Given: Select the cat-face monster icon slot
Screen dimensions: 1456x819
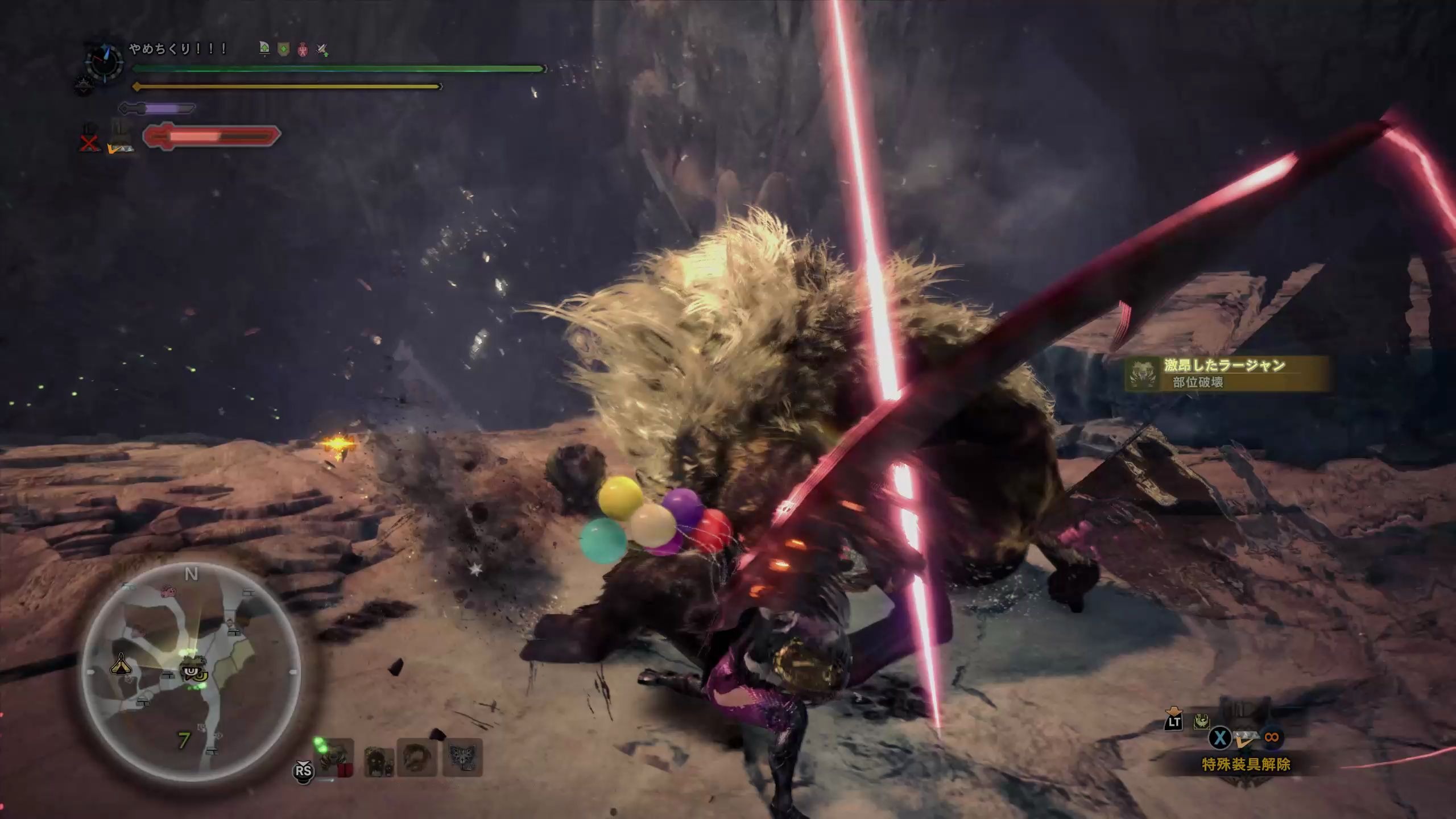Looking at the screenshot, I should coord(462,757).
